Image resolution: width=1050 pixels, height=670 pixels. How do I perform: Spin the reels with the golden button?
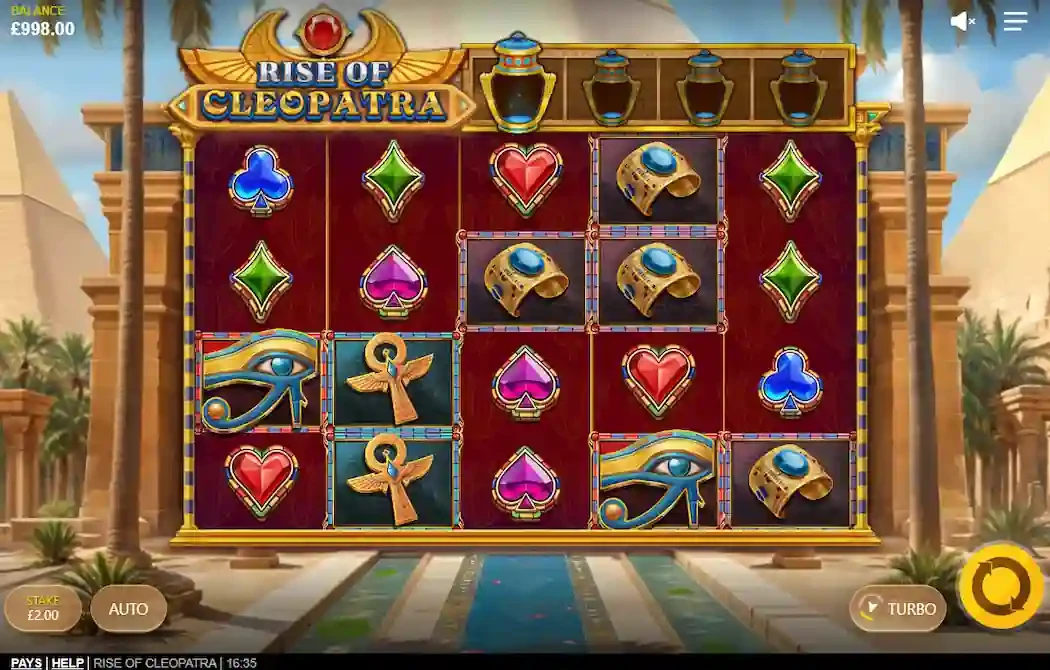click(999, 587)
